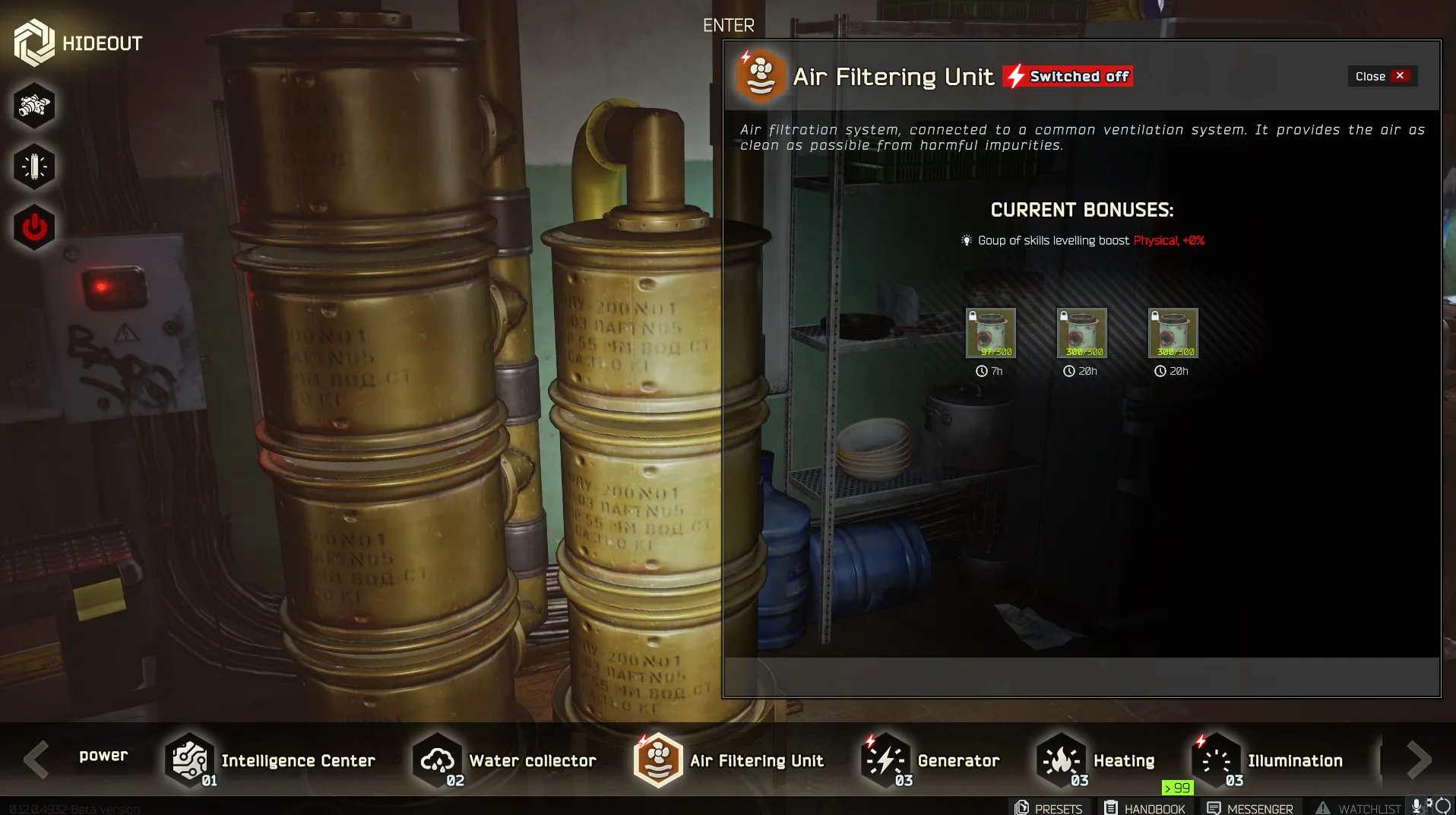Screen dimensions: 1456x815
Task: Select the Water collector module
Action: [505, 760]
